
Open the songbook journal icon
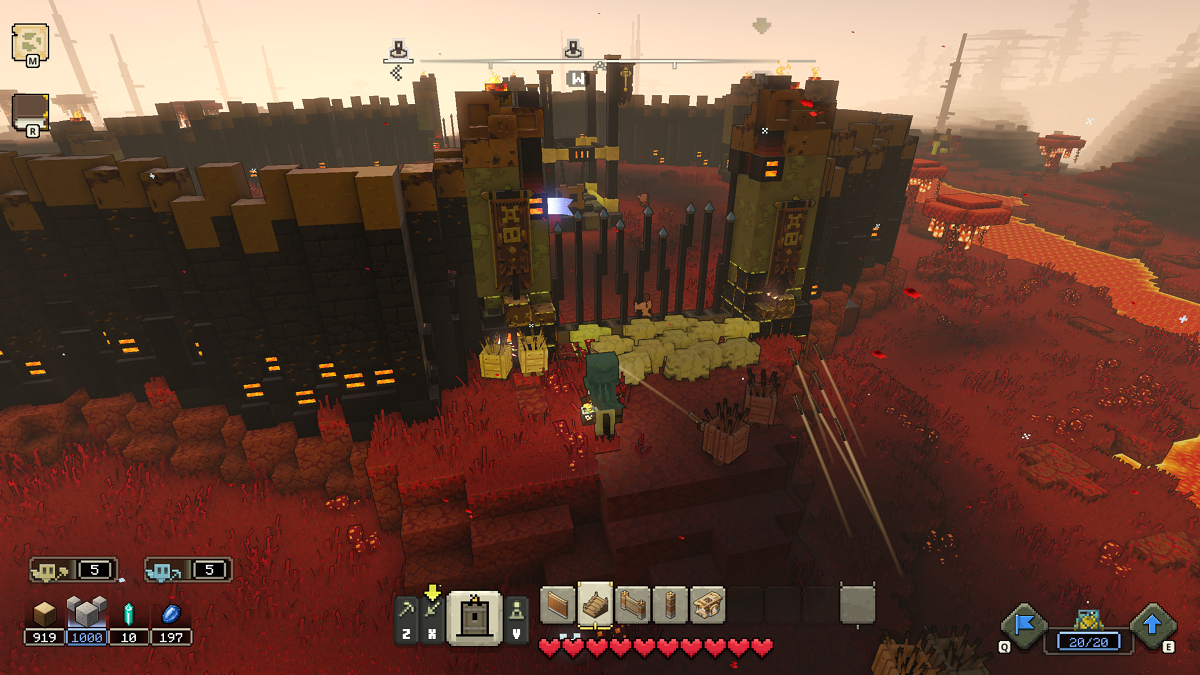tap(30, 111)
